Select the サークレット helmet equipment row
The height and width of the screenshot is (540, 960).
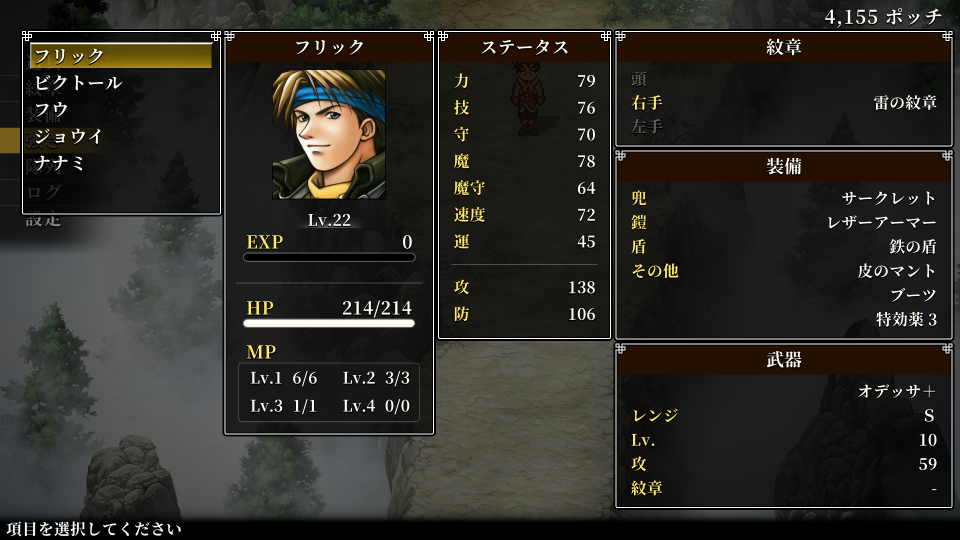[x=889, y=198]
